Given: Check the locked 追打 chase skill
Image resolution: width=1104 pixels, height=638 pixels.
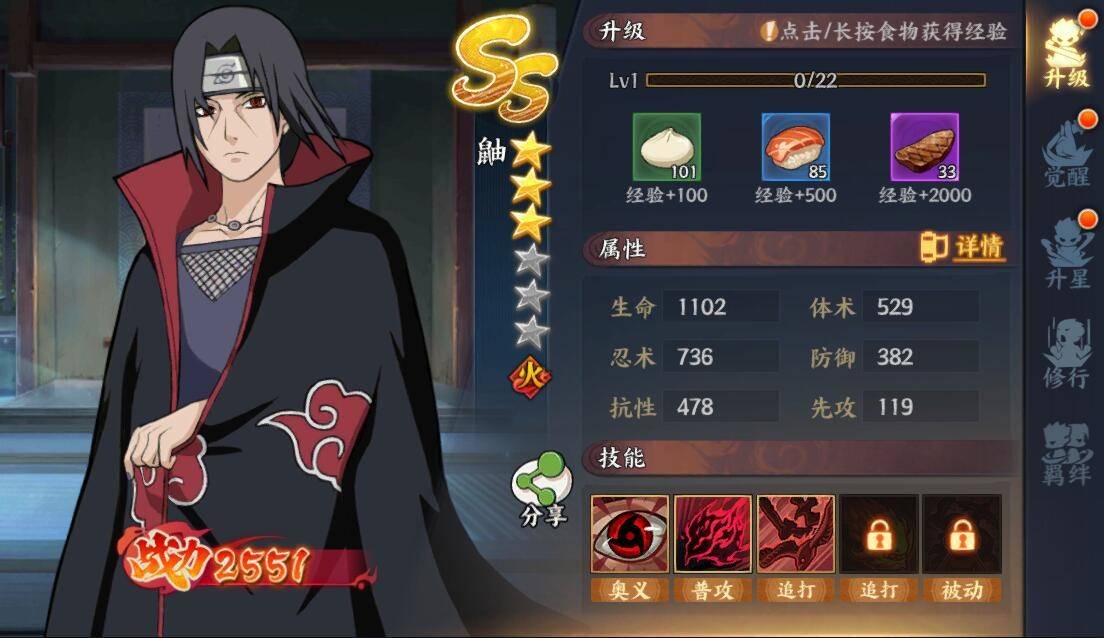Looking at the screenshot, I should click(x=879, y=534).
